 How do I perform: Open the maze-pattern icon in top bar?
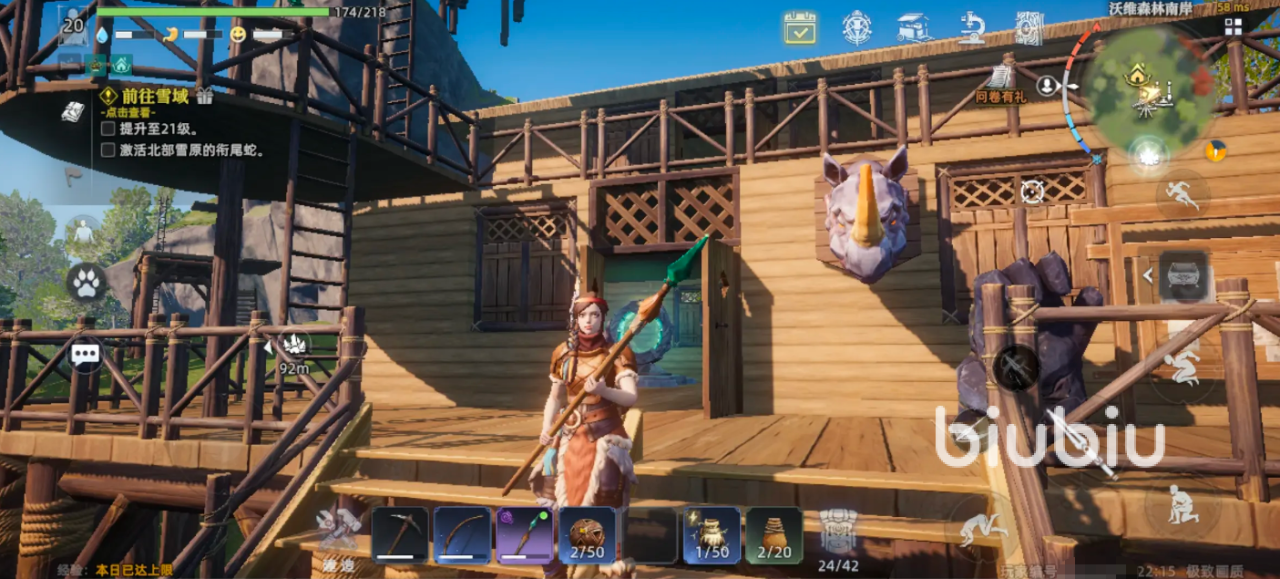pyautogui.click(x=1028, y=28)
